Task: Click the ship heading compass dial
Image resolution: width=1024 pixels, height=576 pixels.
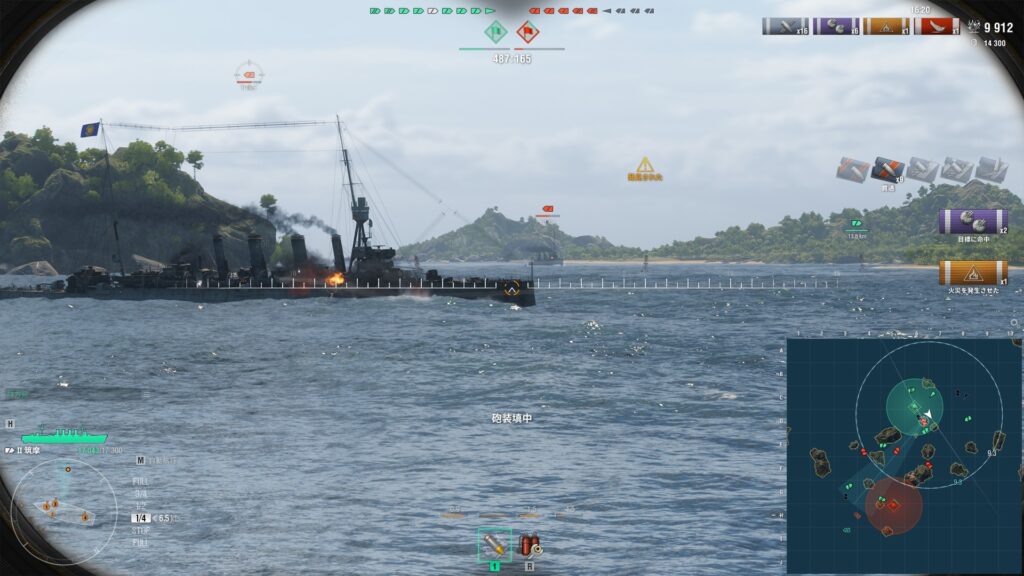Action: [63, 511]
